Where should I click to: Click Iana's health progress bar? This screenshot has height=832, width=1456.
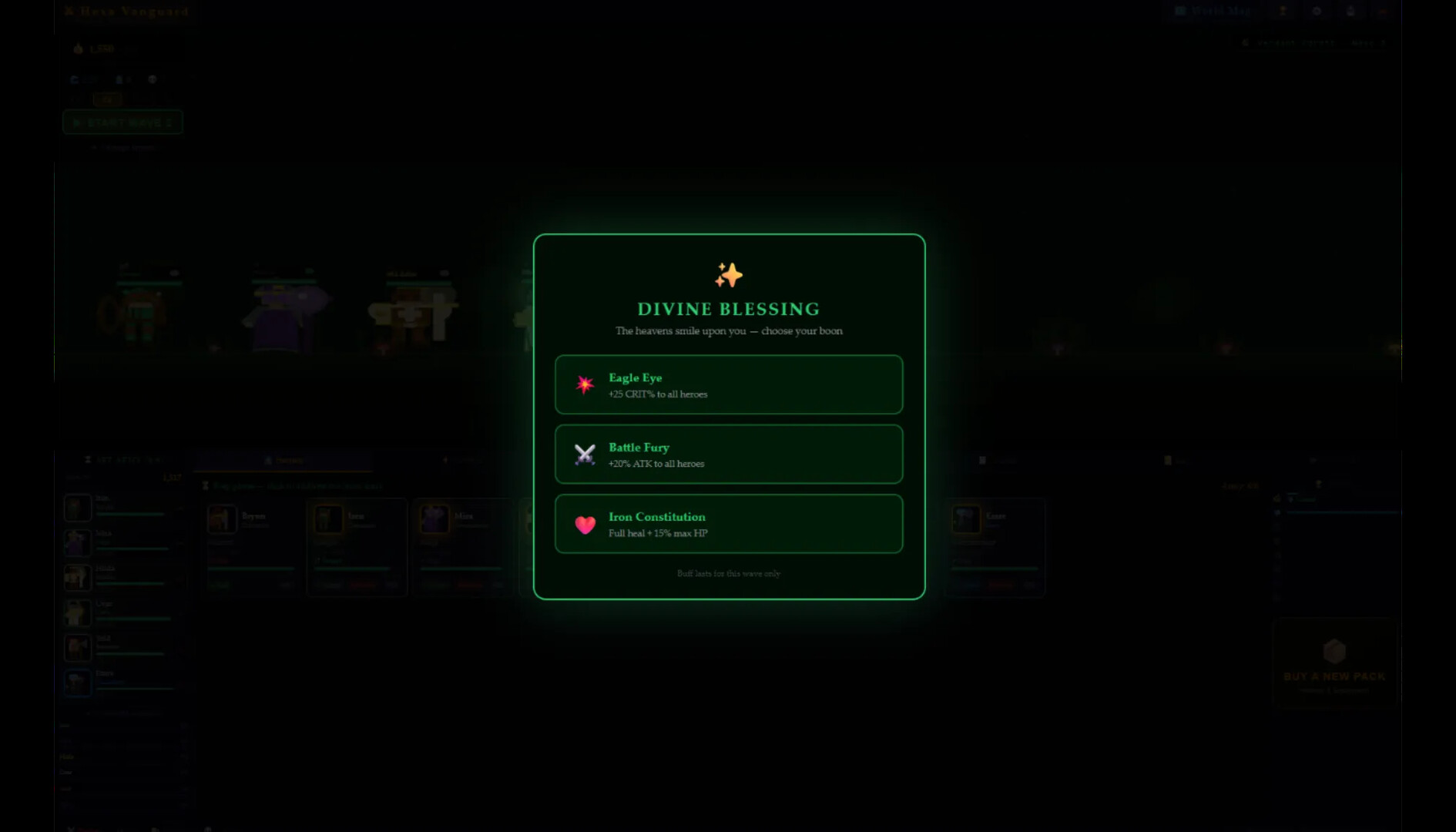[354, 569]
